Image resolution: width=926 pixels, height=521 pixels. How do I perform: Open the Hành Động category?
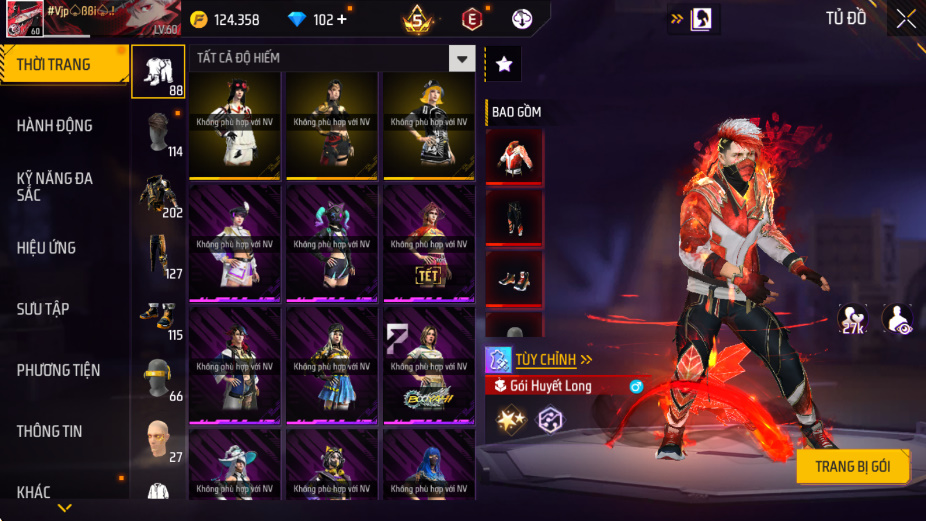point(55,125)
